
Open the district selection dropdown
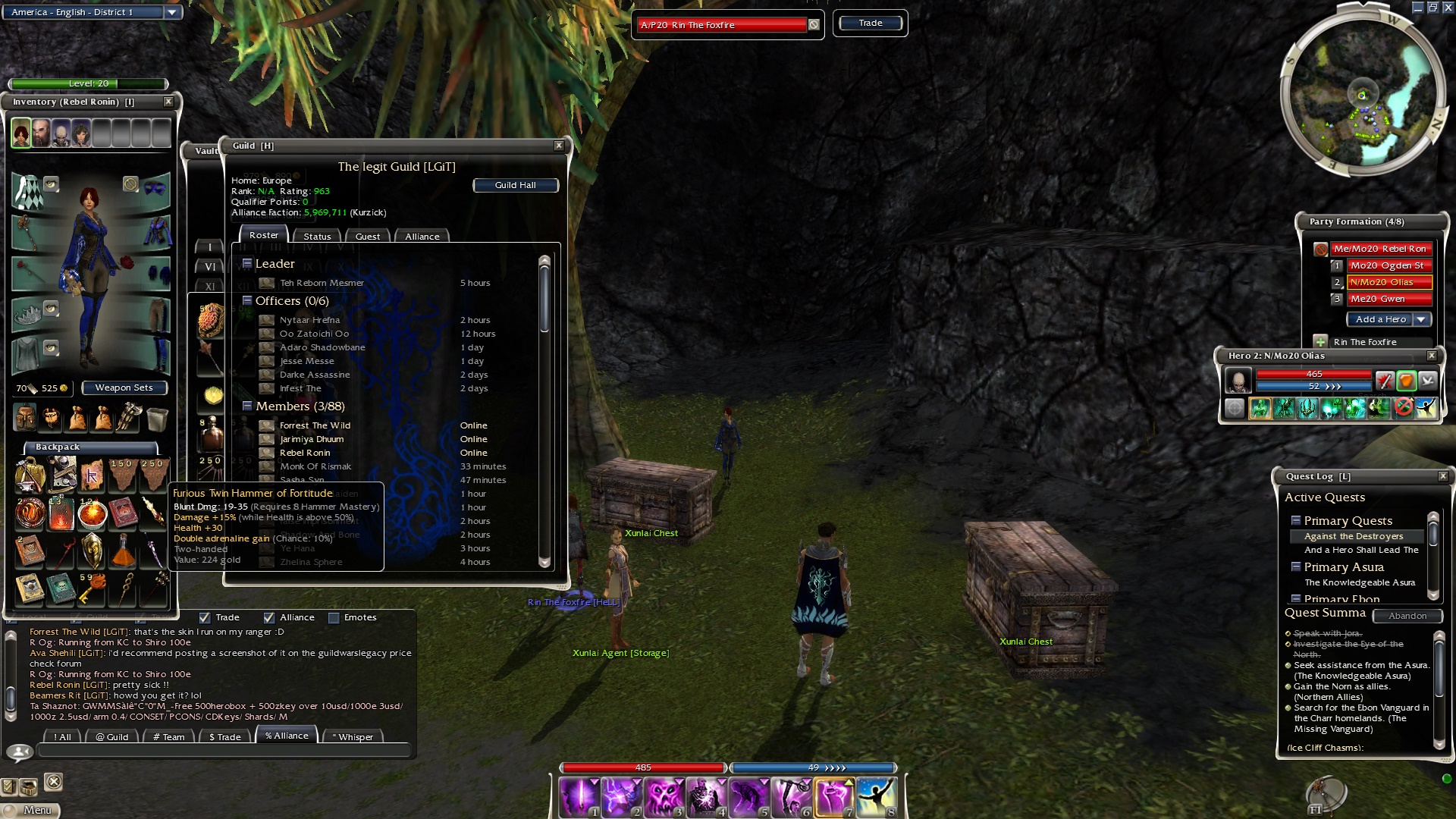(x=172, y=12)
